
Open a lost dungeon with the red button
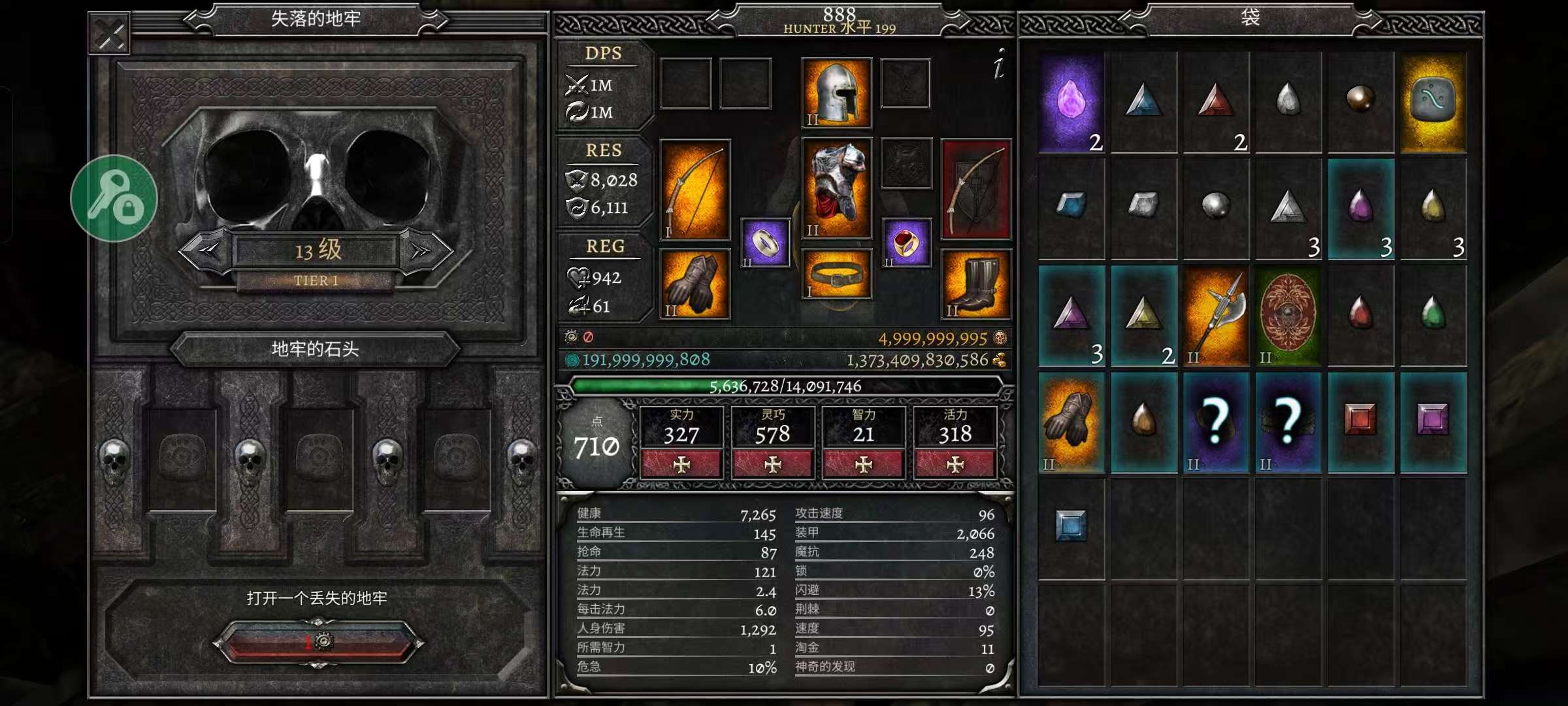pos(318,641)
